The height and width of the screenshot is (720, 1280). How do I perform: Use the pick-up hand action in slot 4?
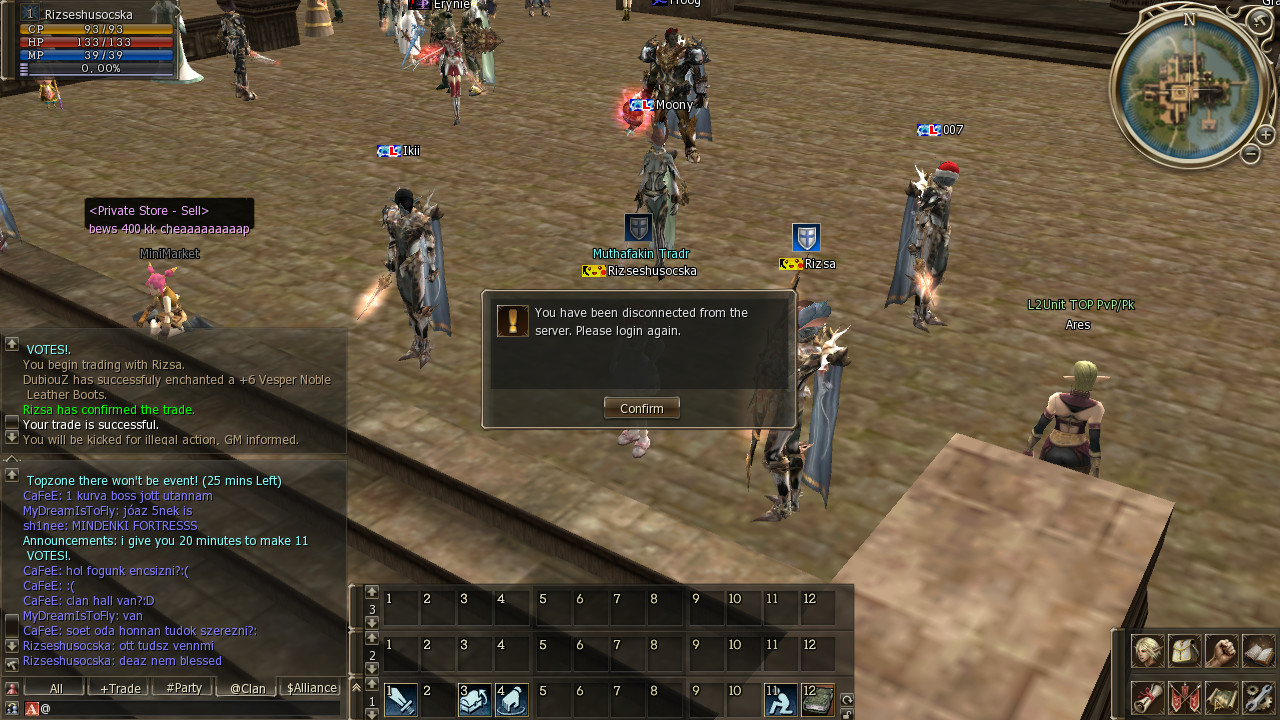[512, 700]
